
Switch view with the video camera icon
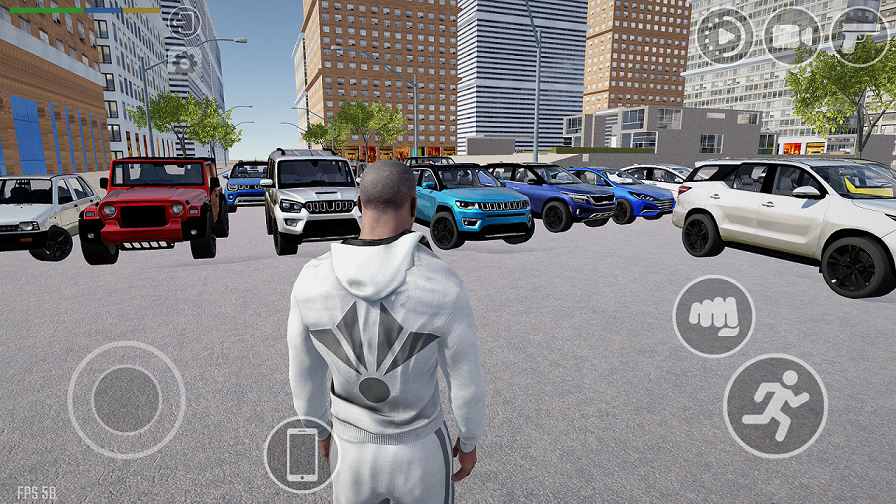(x=791, y=36)
